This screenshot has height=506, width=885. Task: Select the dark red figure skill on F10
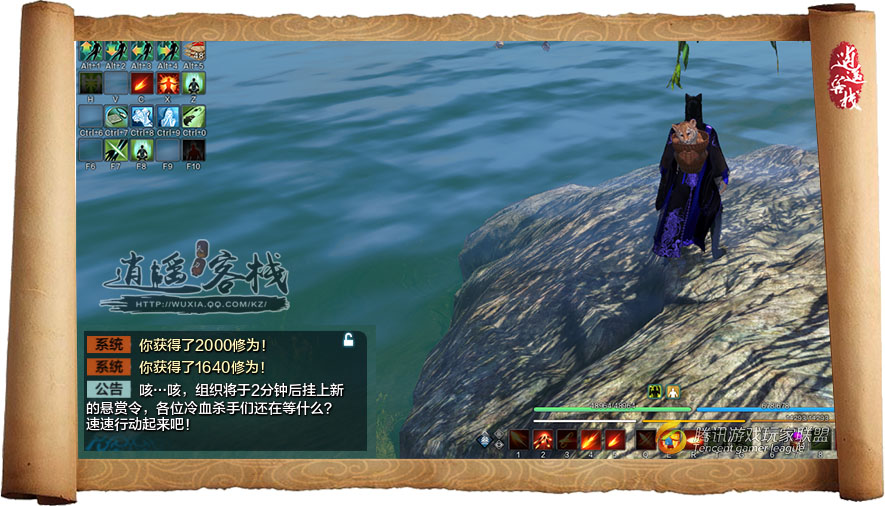coord(194,149)
